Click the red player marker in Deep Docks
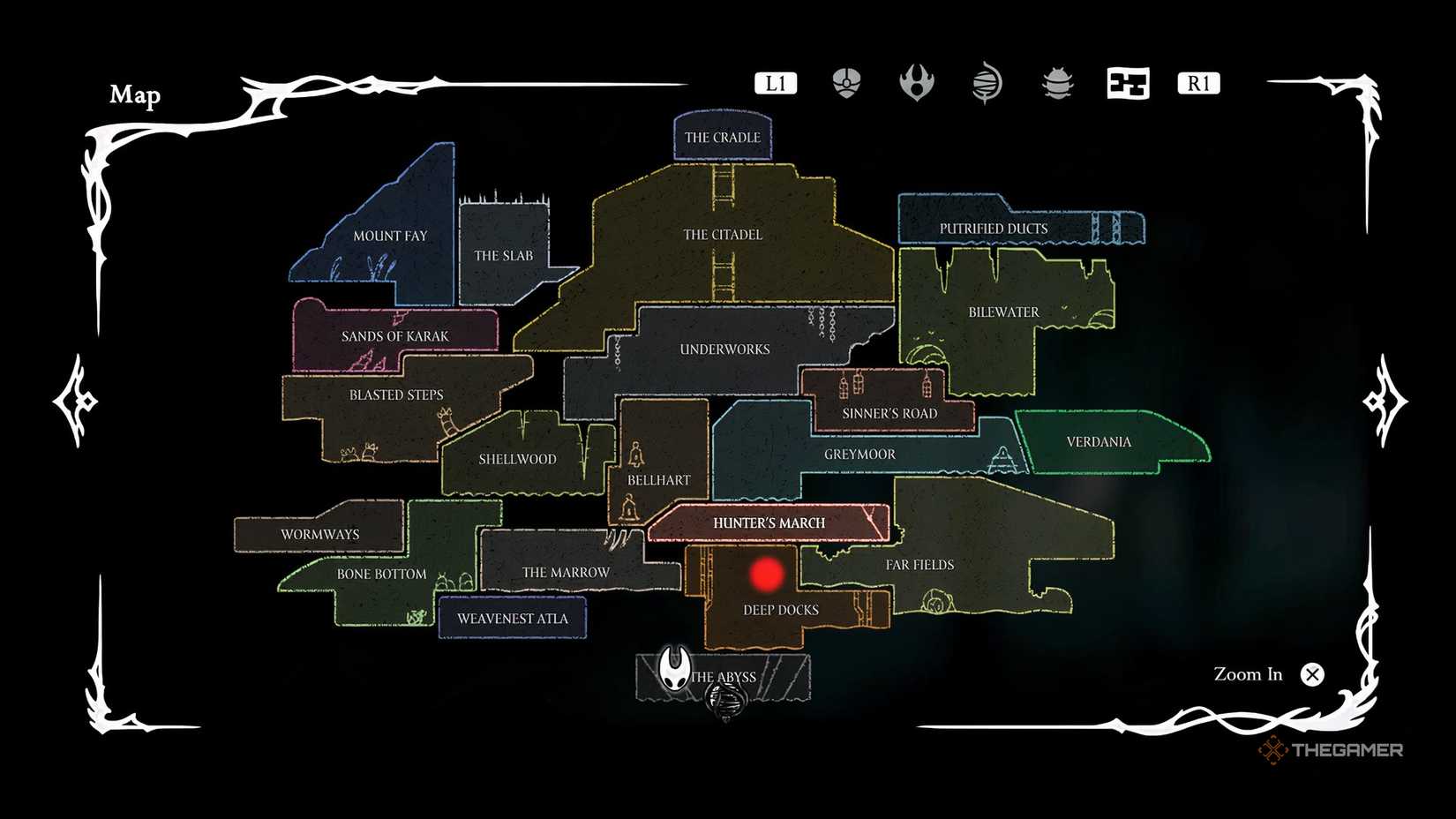 point(767,572)
